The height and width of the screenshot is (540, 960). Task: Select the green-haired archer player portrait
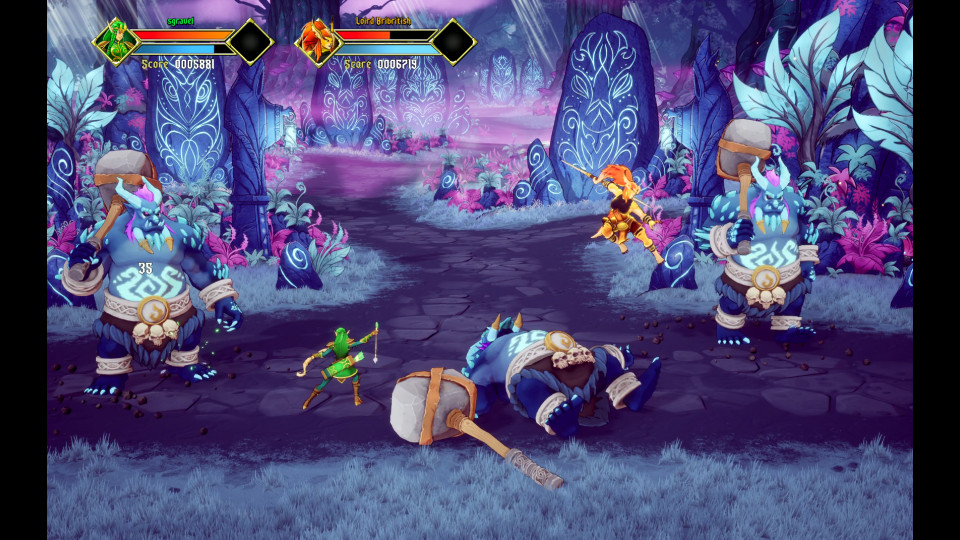[116, 42]
